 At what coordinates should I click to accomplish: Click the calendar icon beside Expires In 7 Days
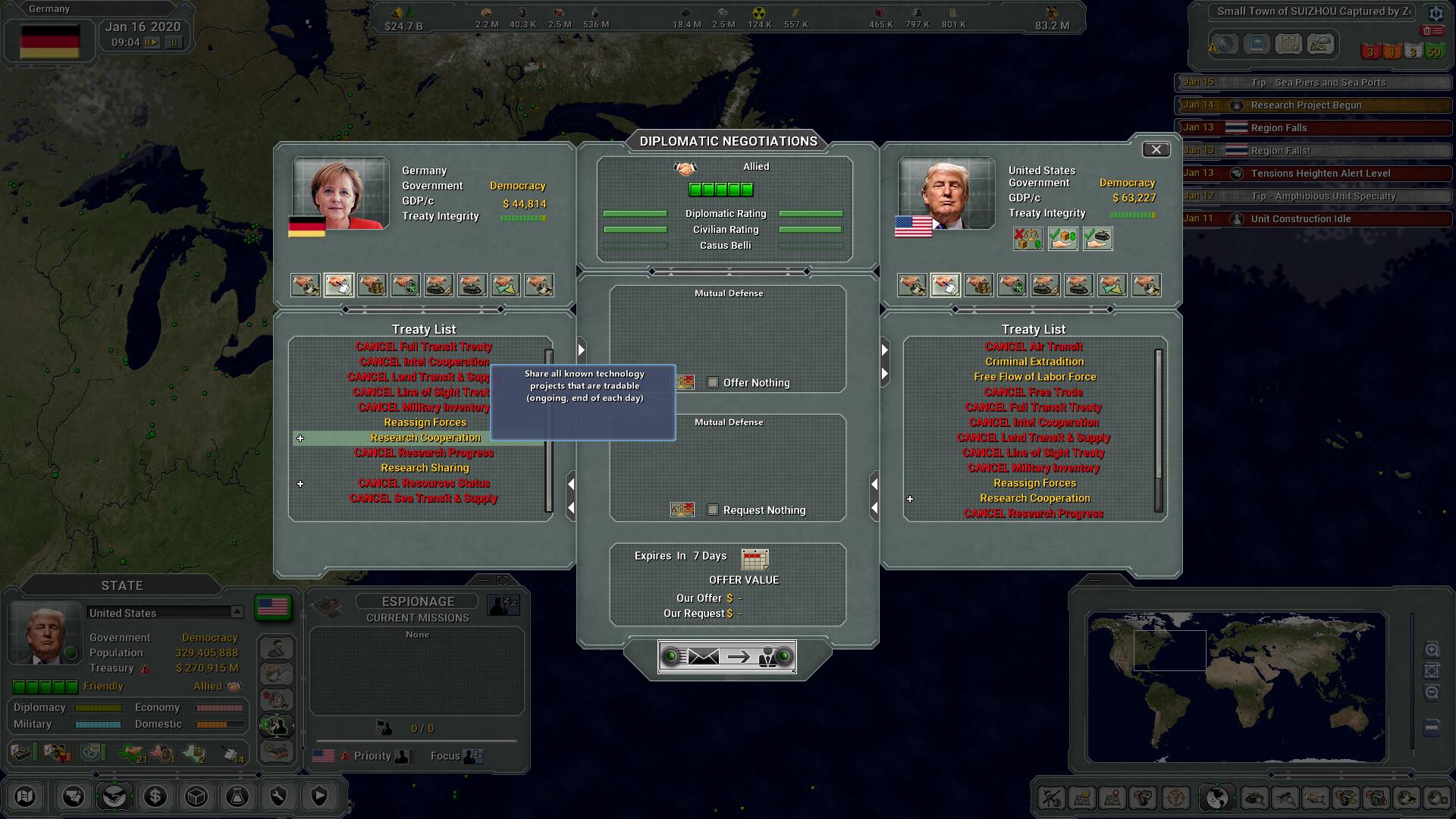(x=753, y=559)
